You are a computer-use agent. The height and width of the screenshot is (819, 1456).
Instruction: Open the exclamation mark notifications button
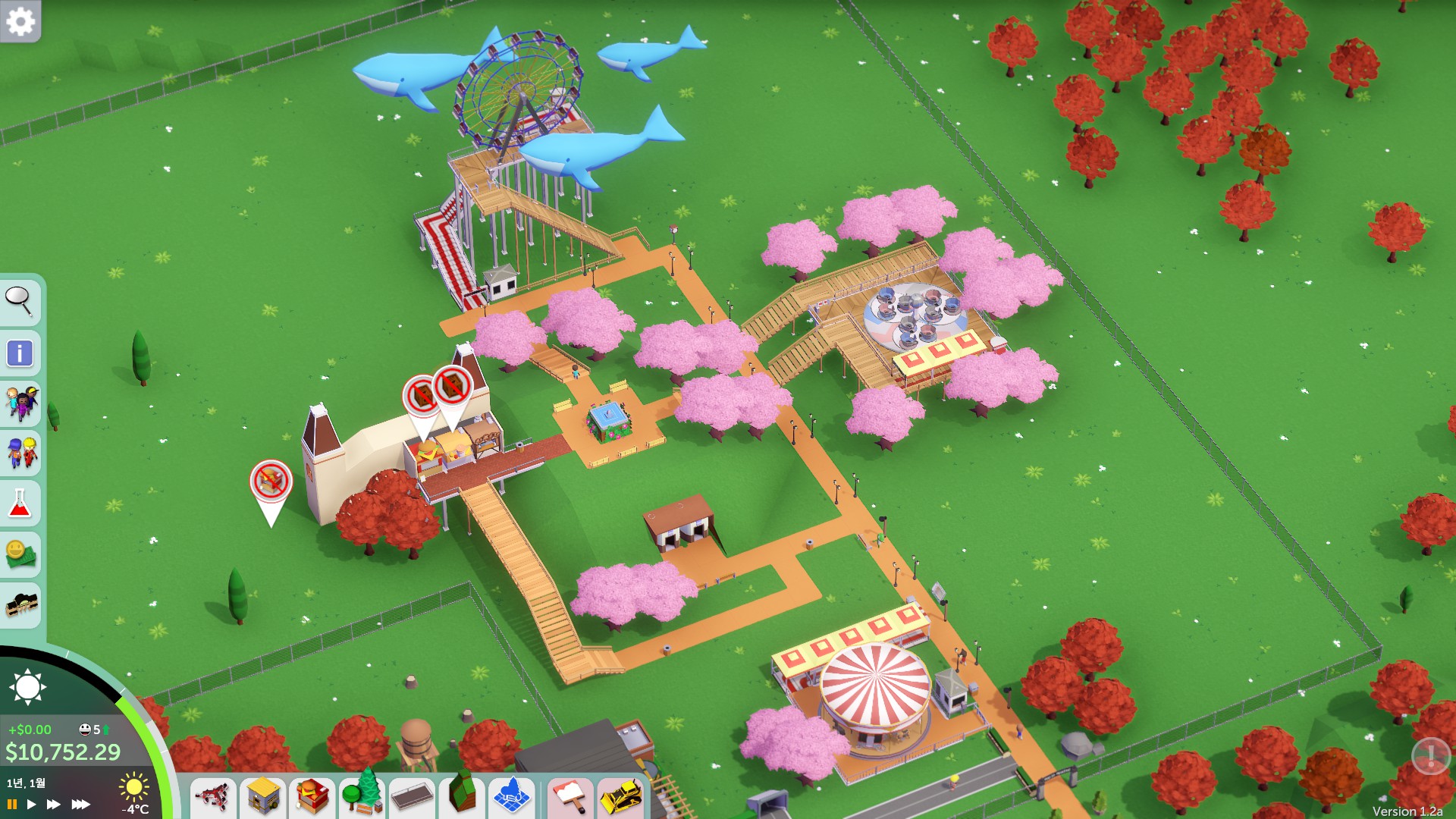coord(1430,755)
